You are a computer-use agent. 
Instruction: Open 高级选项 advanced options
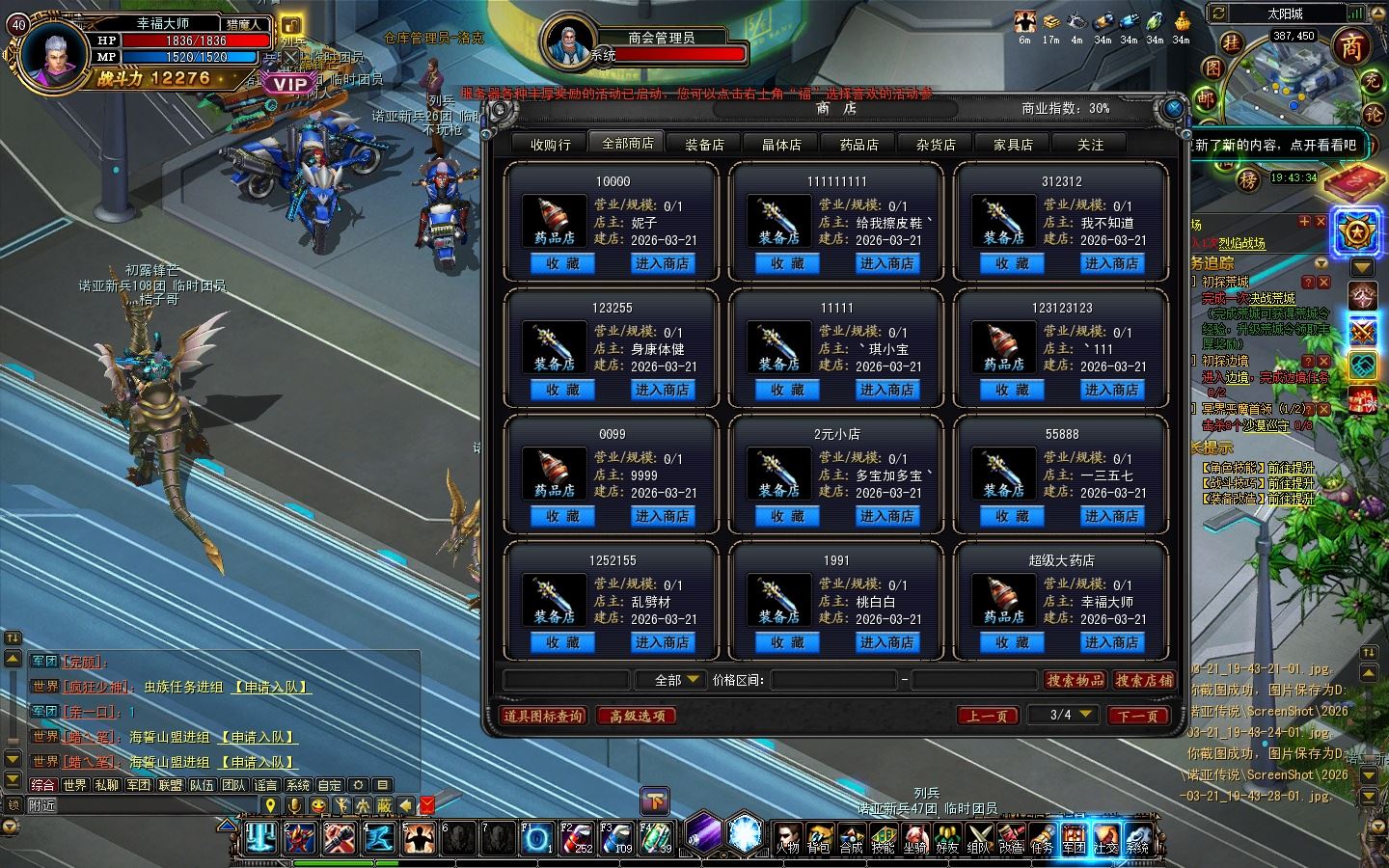tap(638, 716)
